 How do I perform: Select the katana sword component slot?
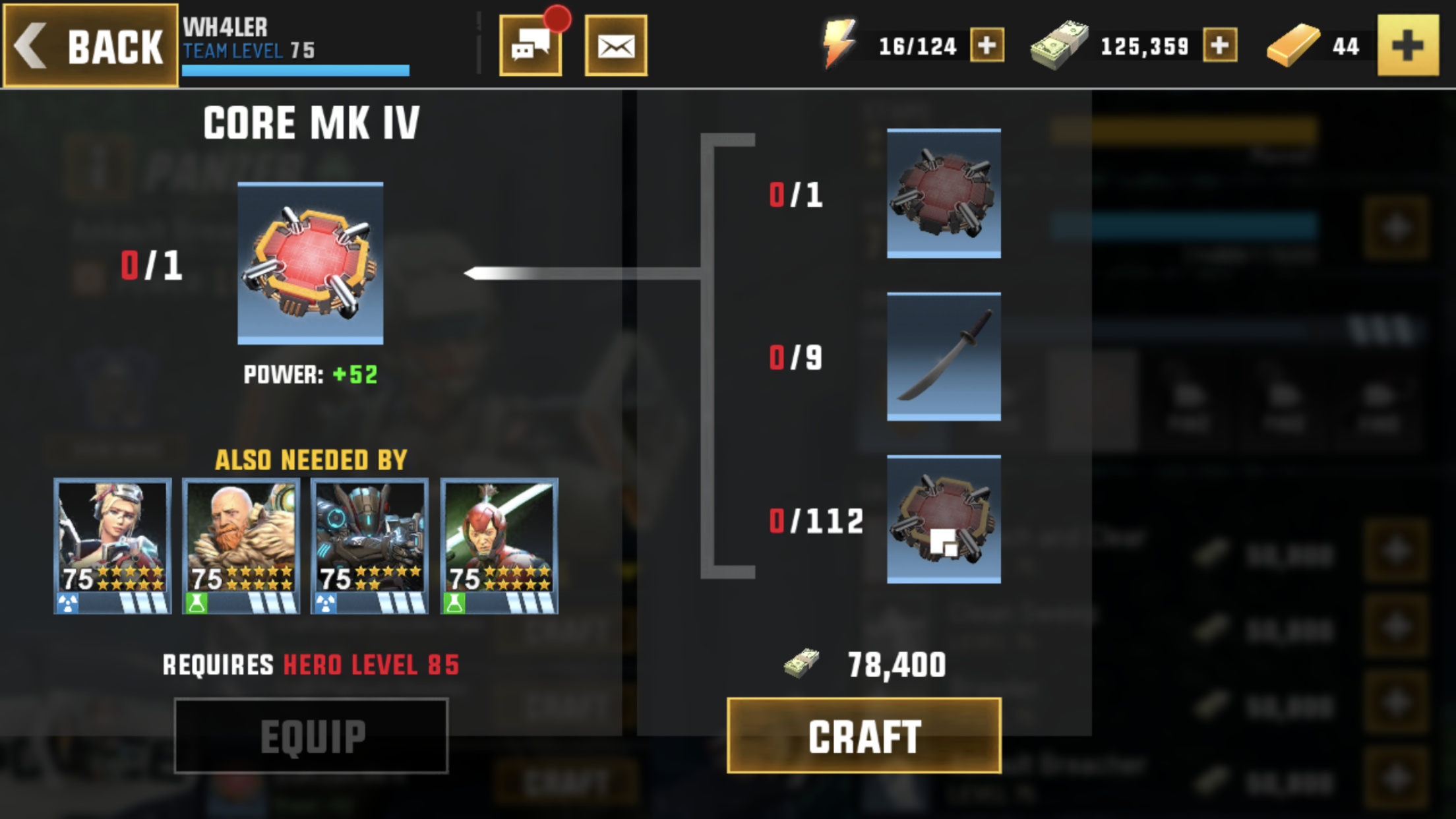(944, 356)
